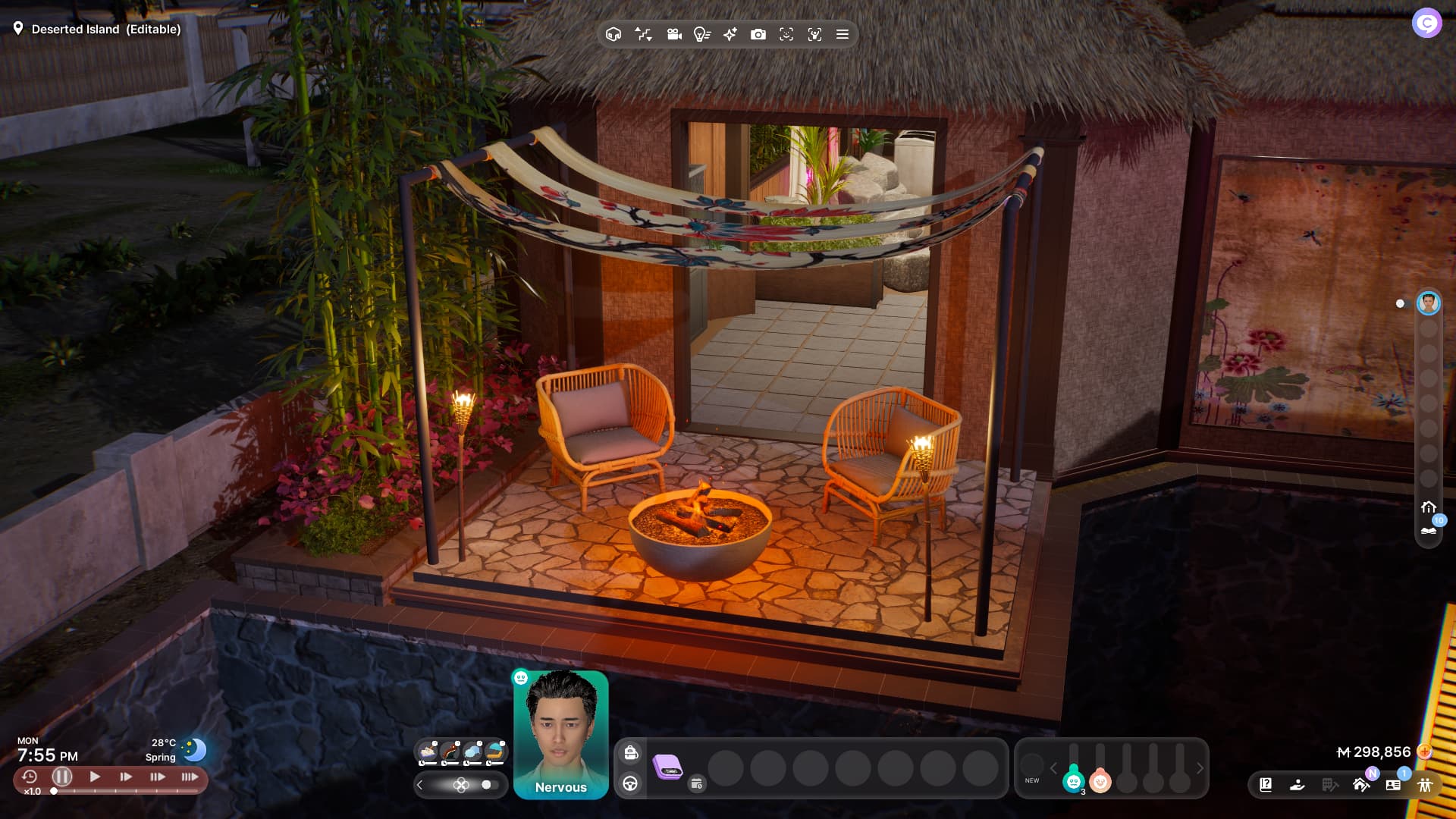Click the steering wheel vehicle icon
Screen dimensions: 1456x819
coord(630,783)
